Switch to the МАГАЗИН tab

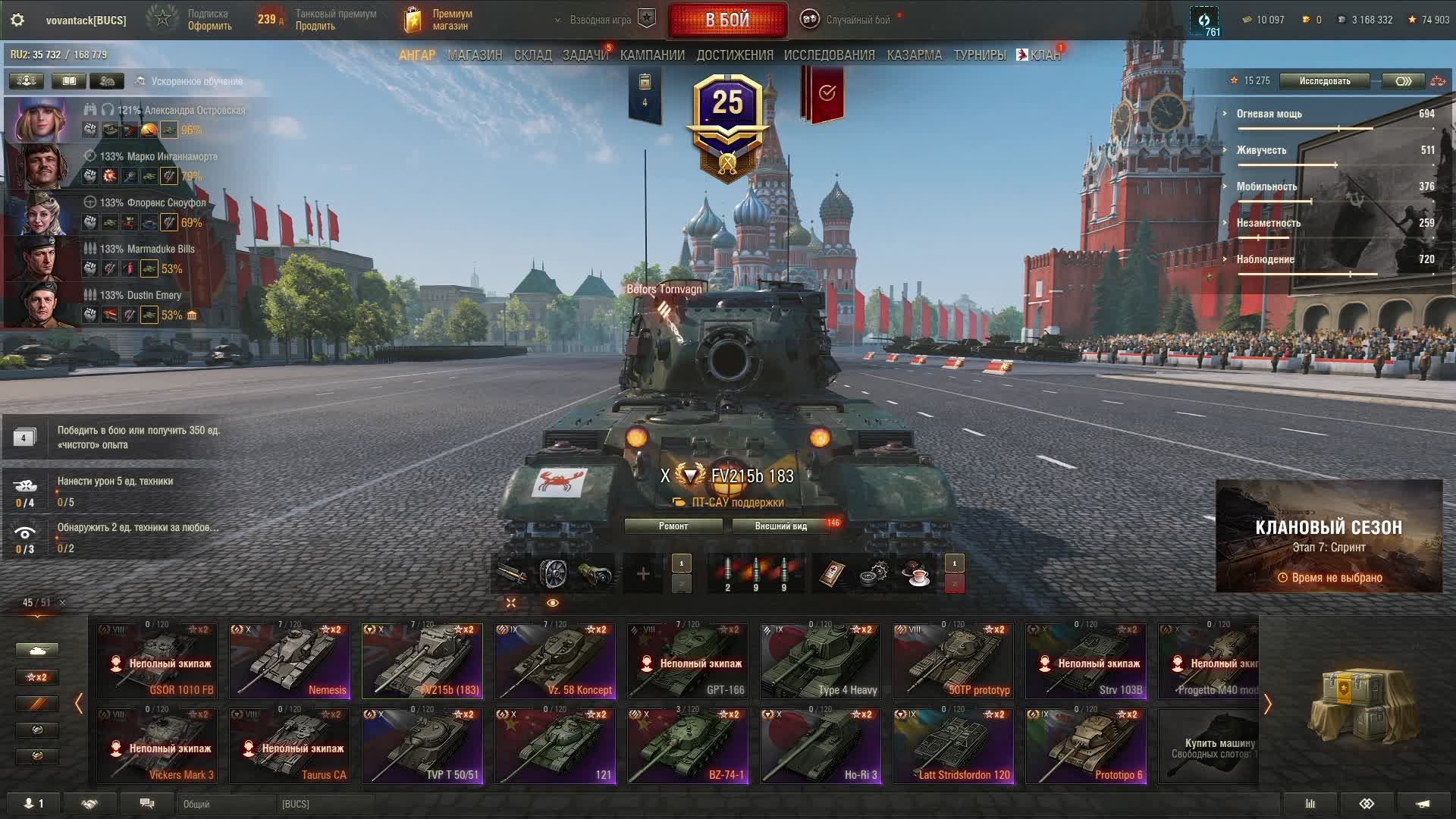click(x=475, y=55)
